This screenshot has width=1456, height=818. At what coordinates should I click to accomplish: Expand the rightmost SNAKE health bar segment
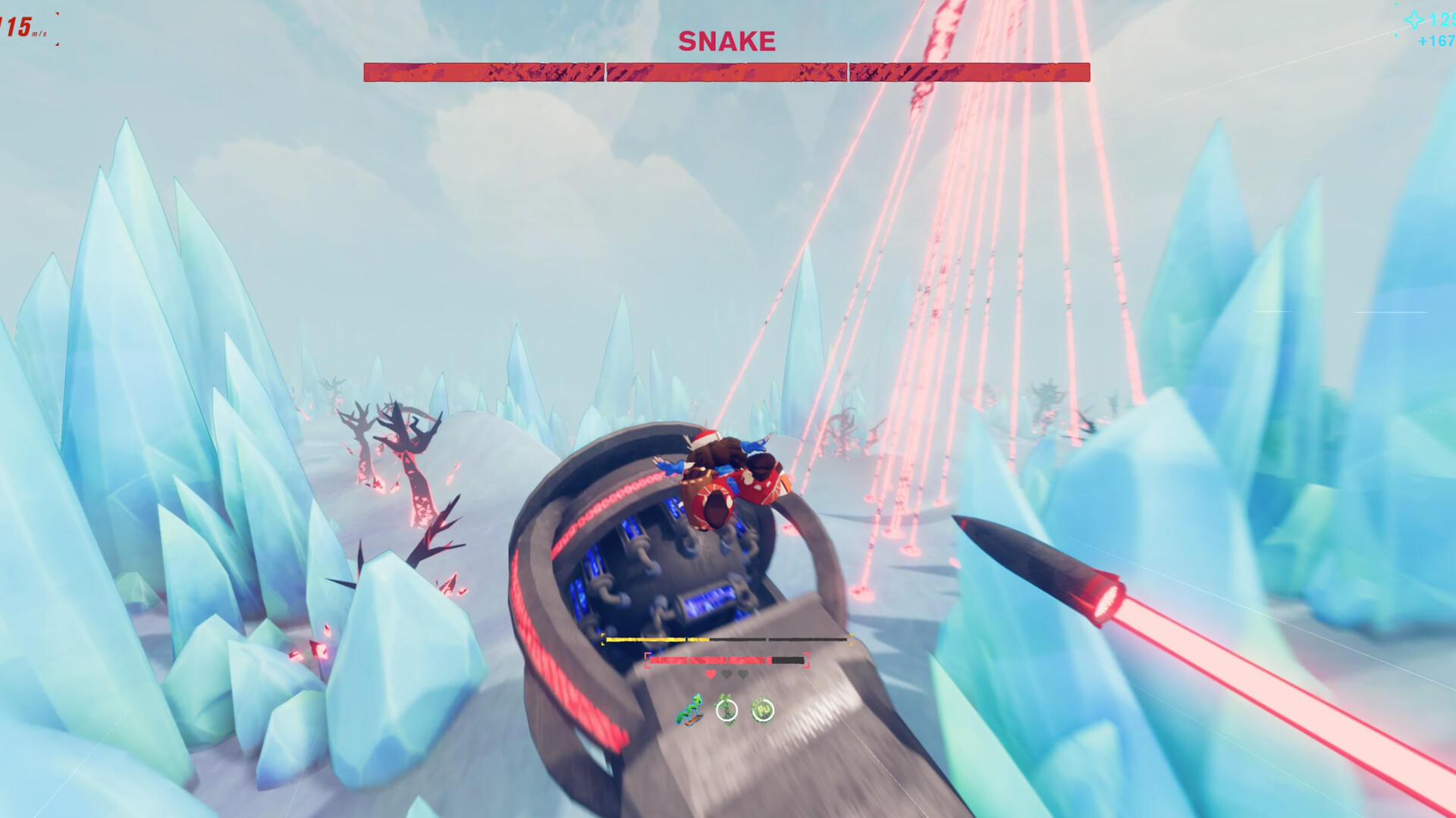[x=968, y=71]
